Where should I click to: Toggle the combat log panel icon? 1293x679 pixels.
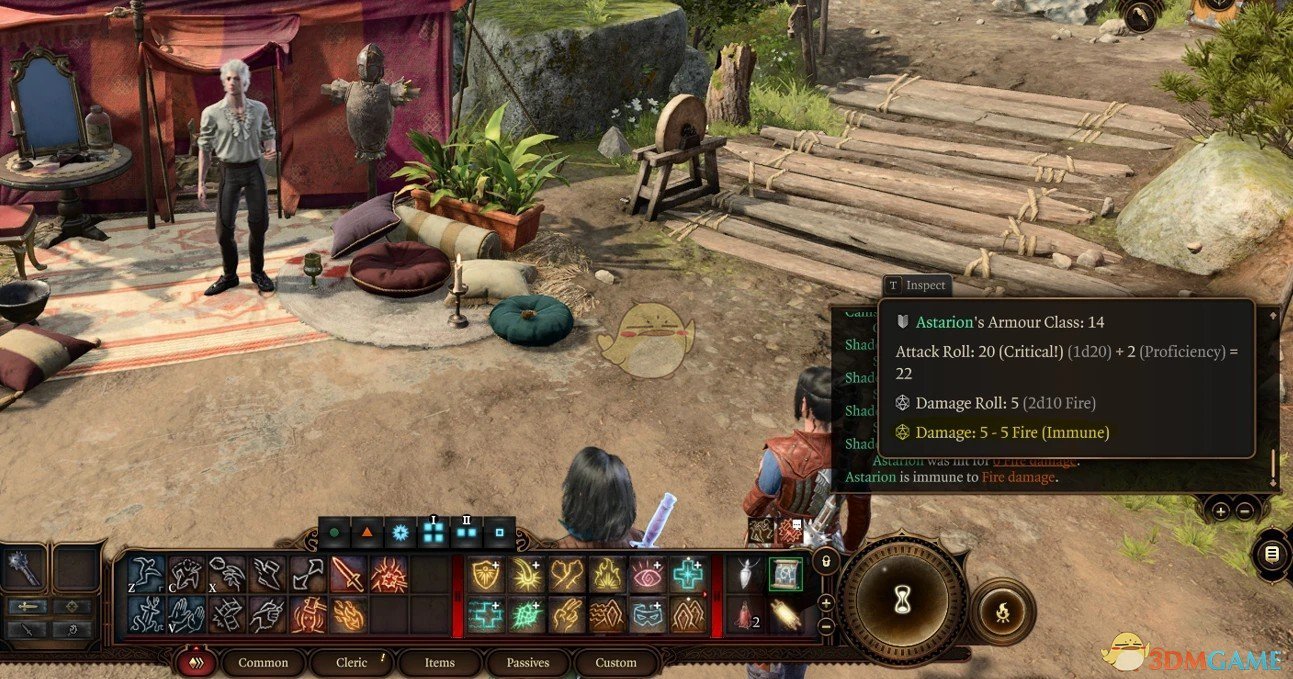pyautogui.click(x=1271, y=554)
